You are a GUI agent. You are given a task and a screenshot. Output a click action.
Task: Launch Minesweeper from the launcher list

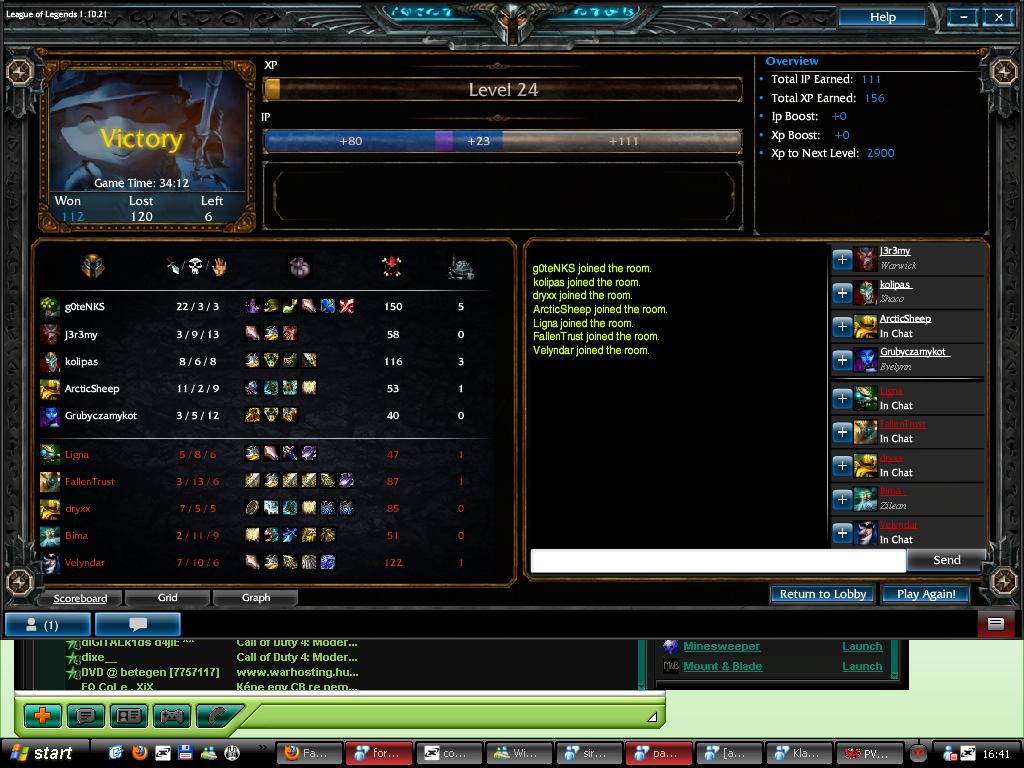(861, 647)
